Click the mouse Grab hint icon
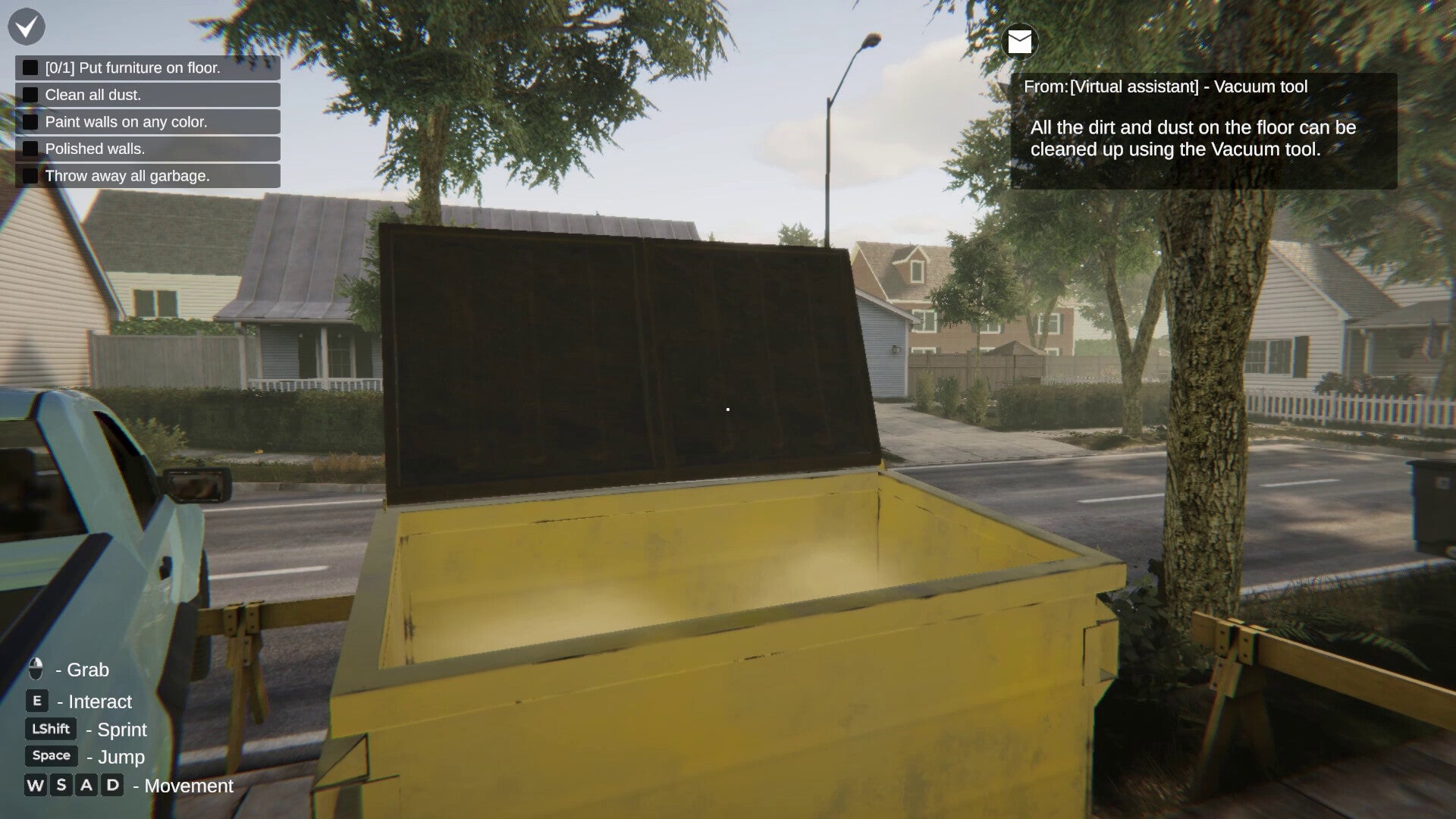The width and height of the screenshot is (1456, 819). [x=35, y=670]
